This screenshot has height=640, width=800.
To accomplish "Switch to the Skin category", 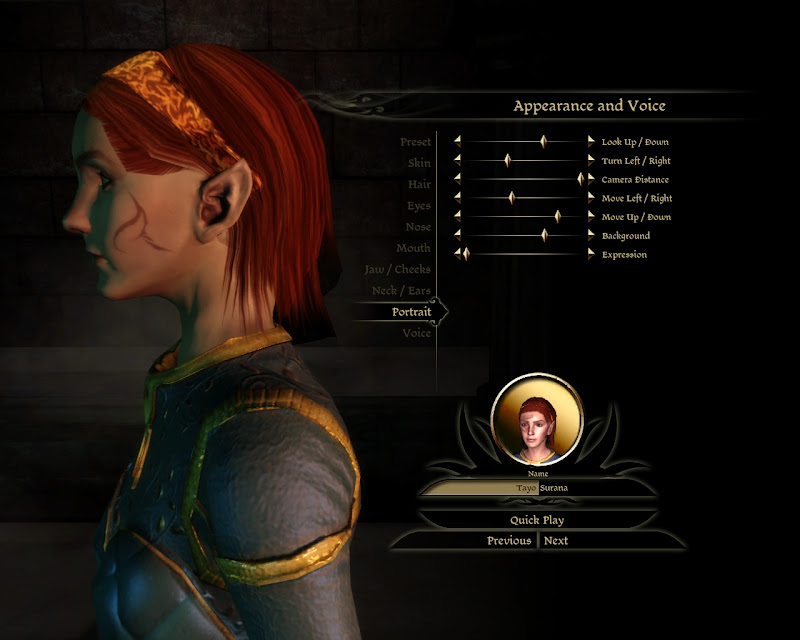I will tap(419, 163).
